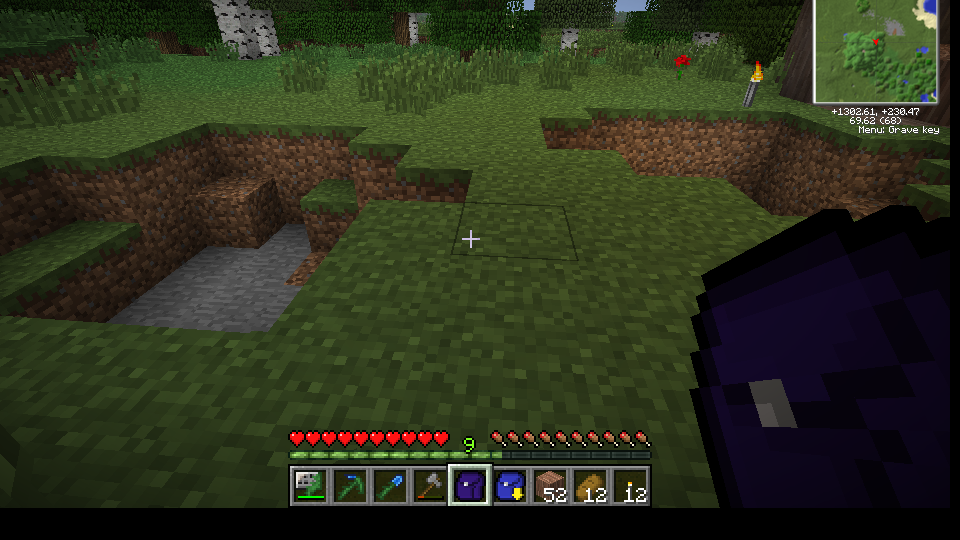960x540 pixels.
Task: Click the minimap in the corner
Action: [x=877, y=50]
